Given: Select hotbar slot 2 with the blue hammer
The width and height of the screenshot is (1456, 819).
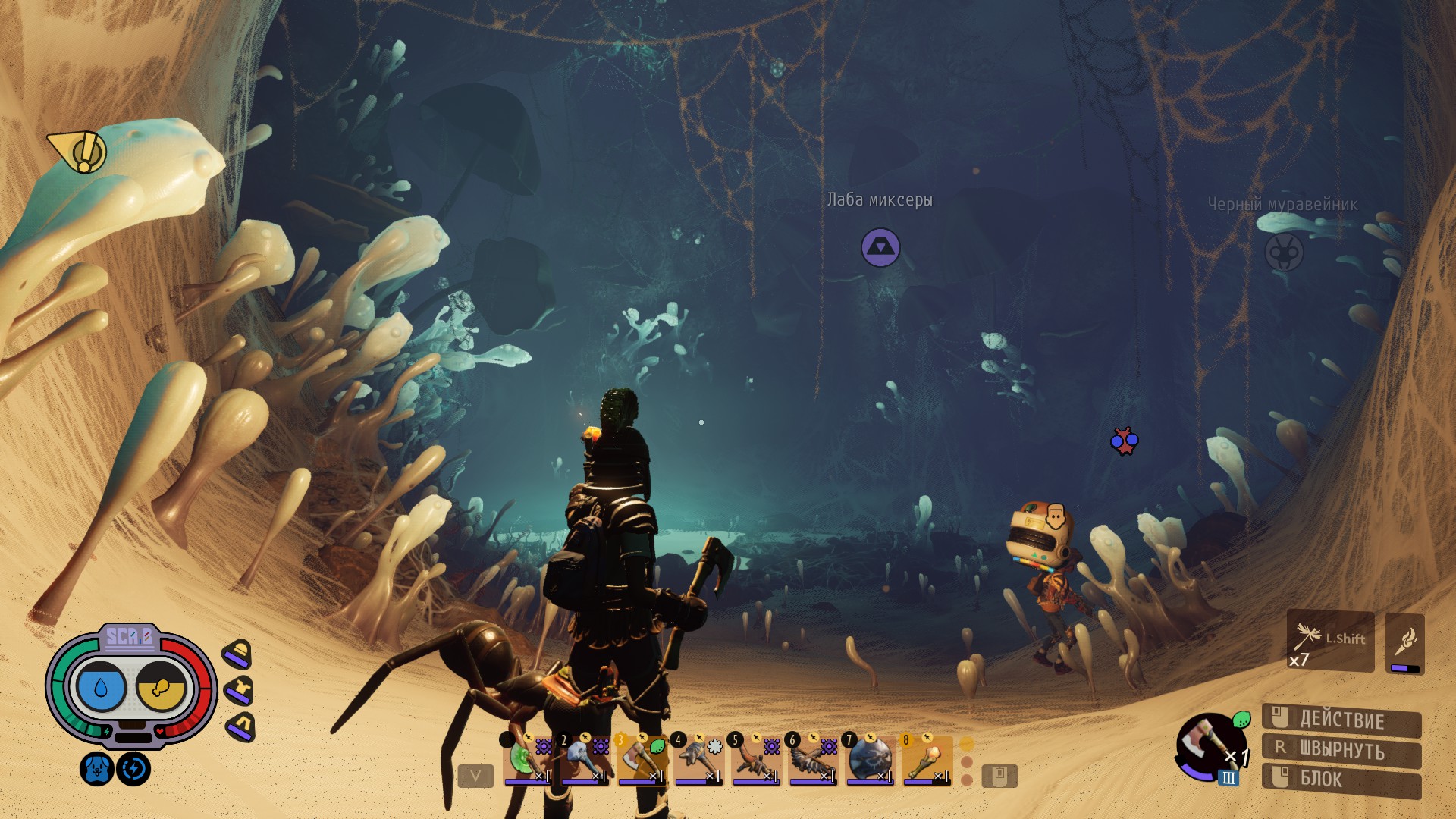Looking at the screenshot, I should coord(584,759).
